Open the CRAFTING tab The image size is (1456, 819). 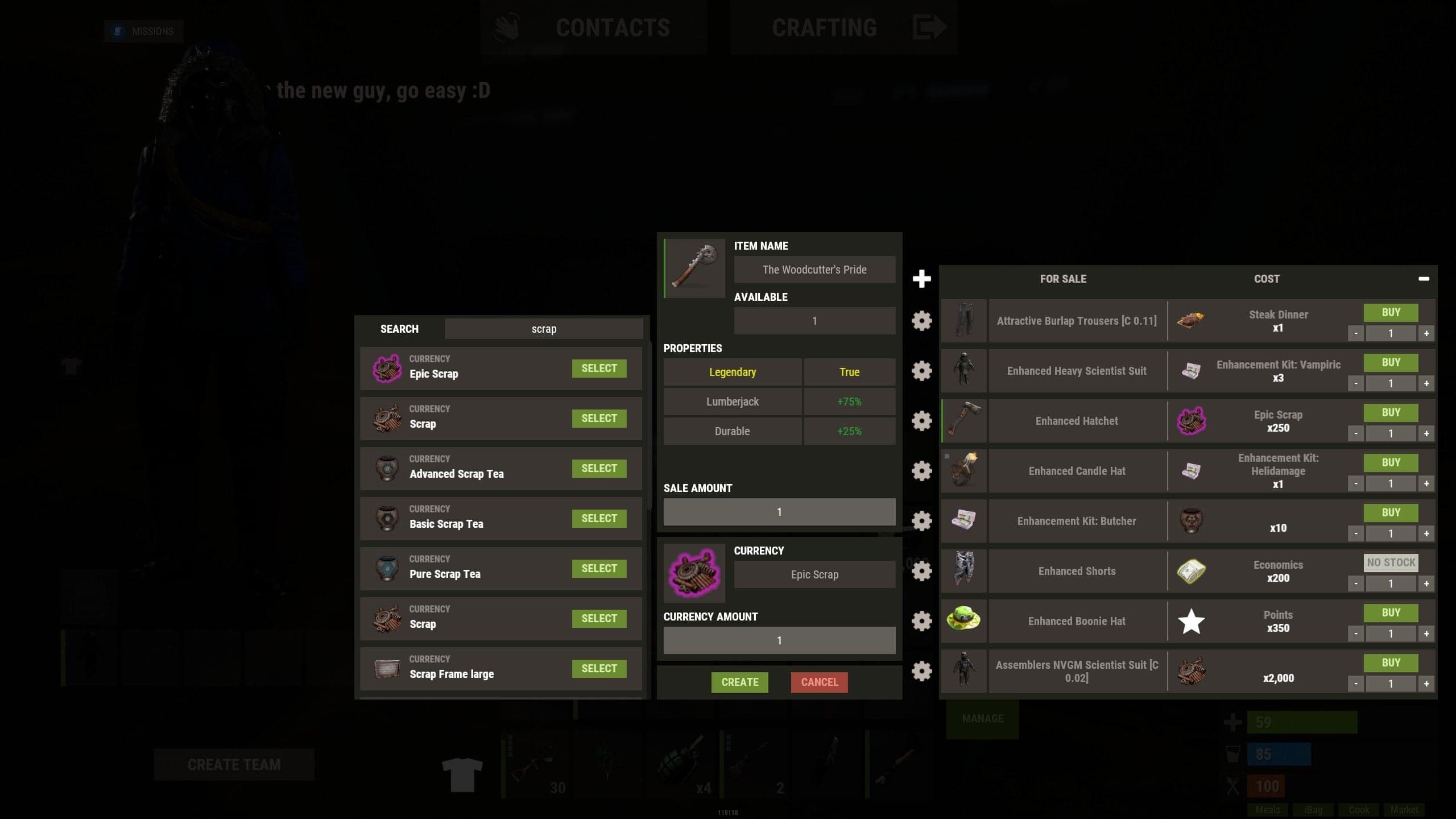tap(824, 28)
